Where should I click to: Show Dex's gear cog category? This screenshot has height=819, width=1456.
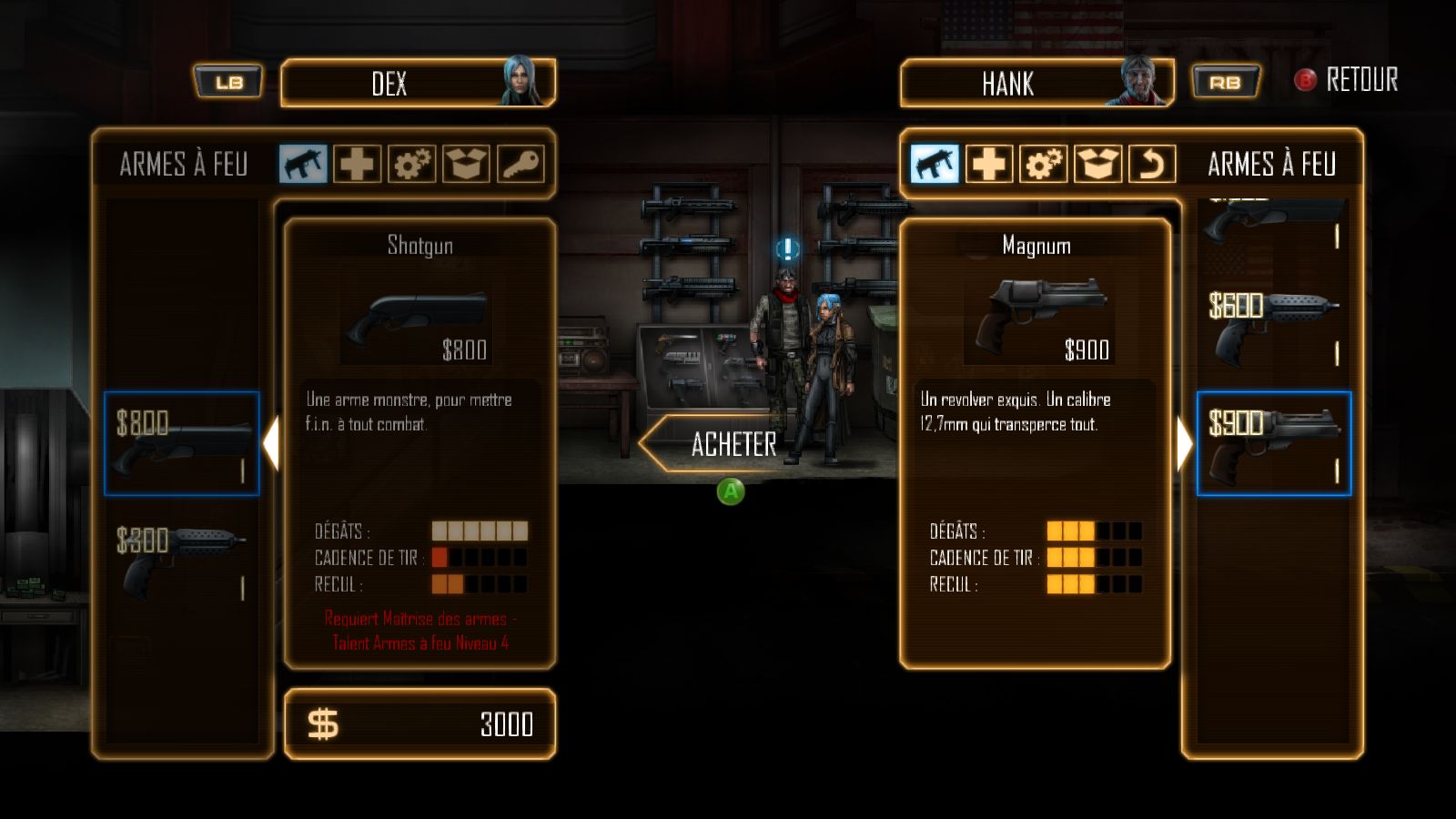click(411, 165)
